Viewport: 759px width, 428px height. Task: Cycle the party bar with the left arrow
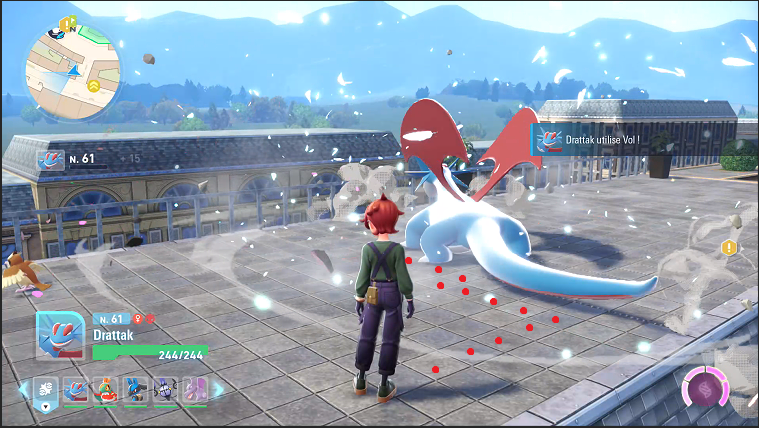[23, 389]
